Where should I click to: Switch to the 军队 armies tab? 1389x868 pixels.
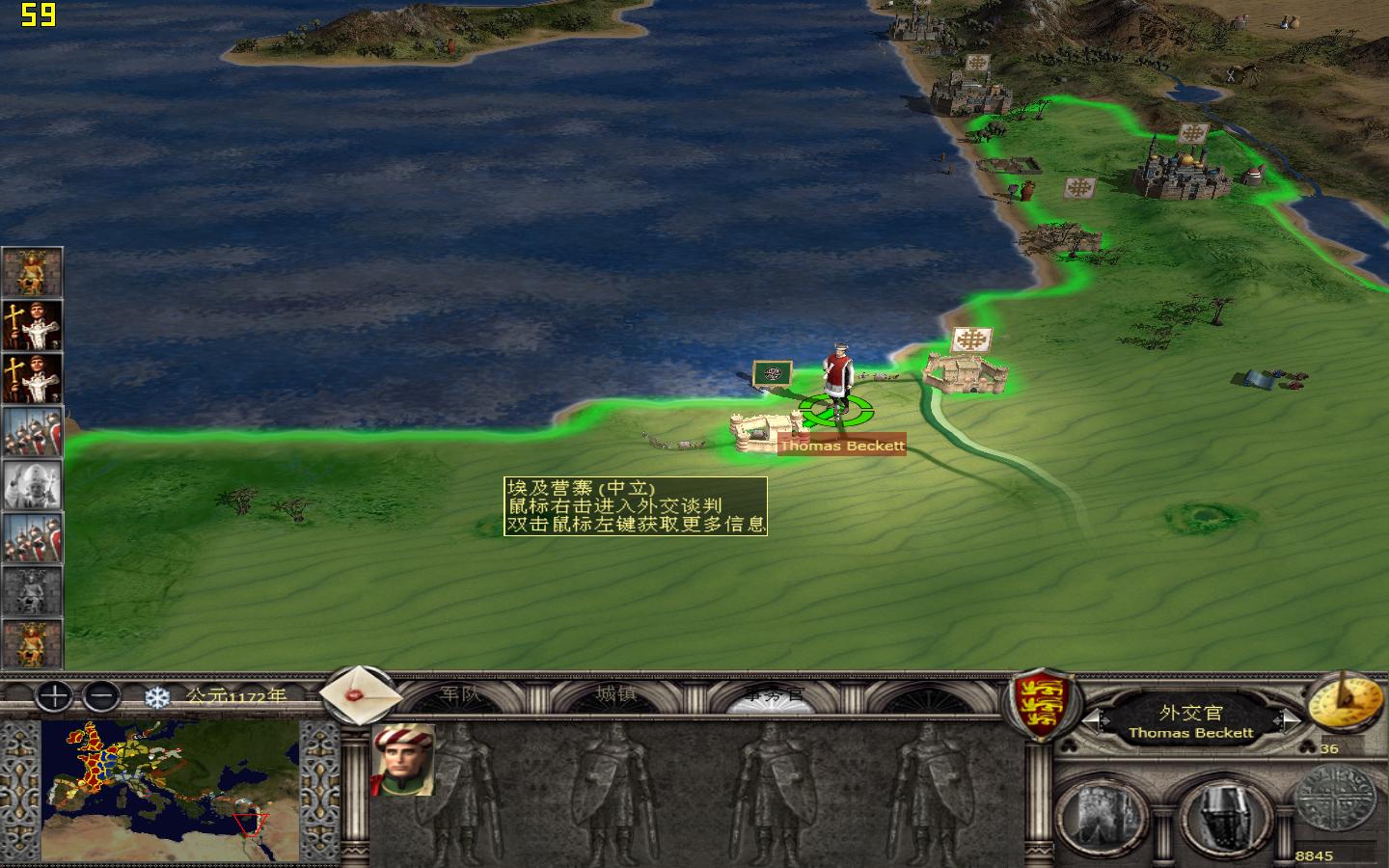click(460, 692)
